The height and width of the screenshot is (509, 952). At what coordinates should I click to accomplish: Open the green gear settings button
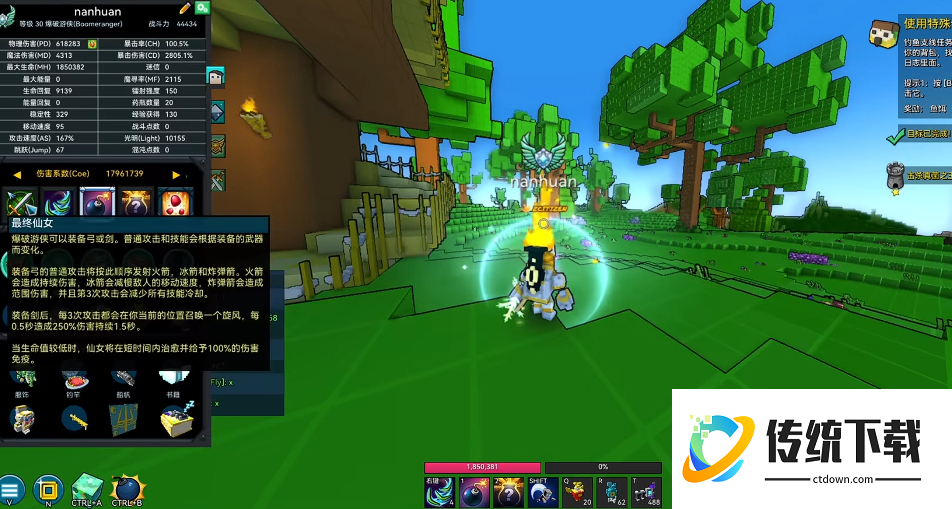[202, 8]
